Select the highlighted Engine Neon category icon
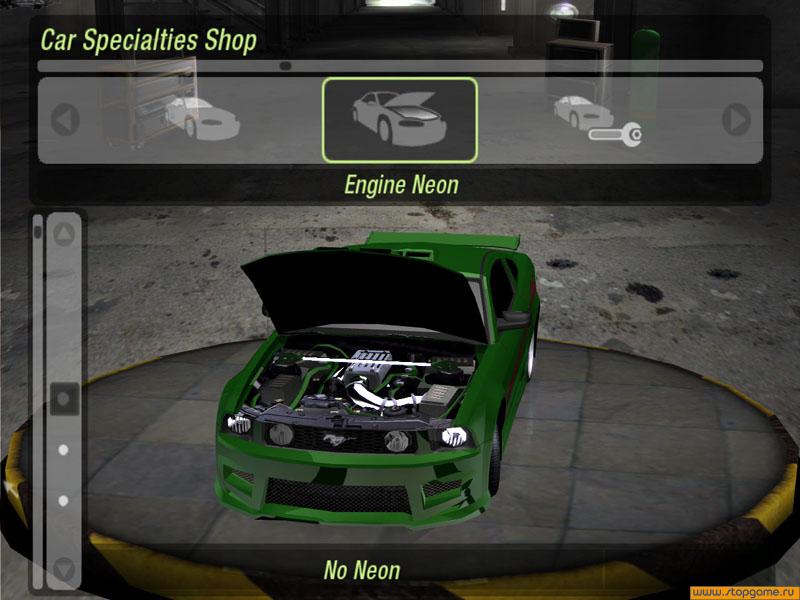800x600 pixels. point(399,120)
